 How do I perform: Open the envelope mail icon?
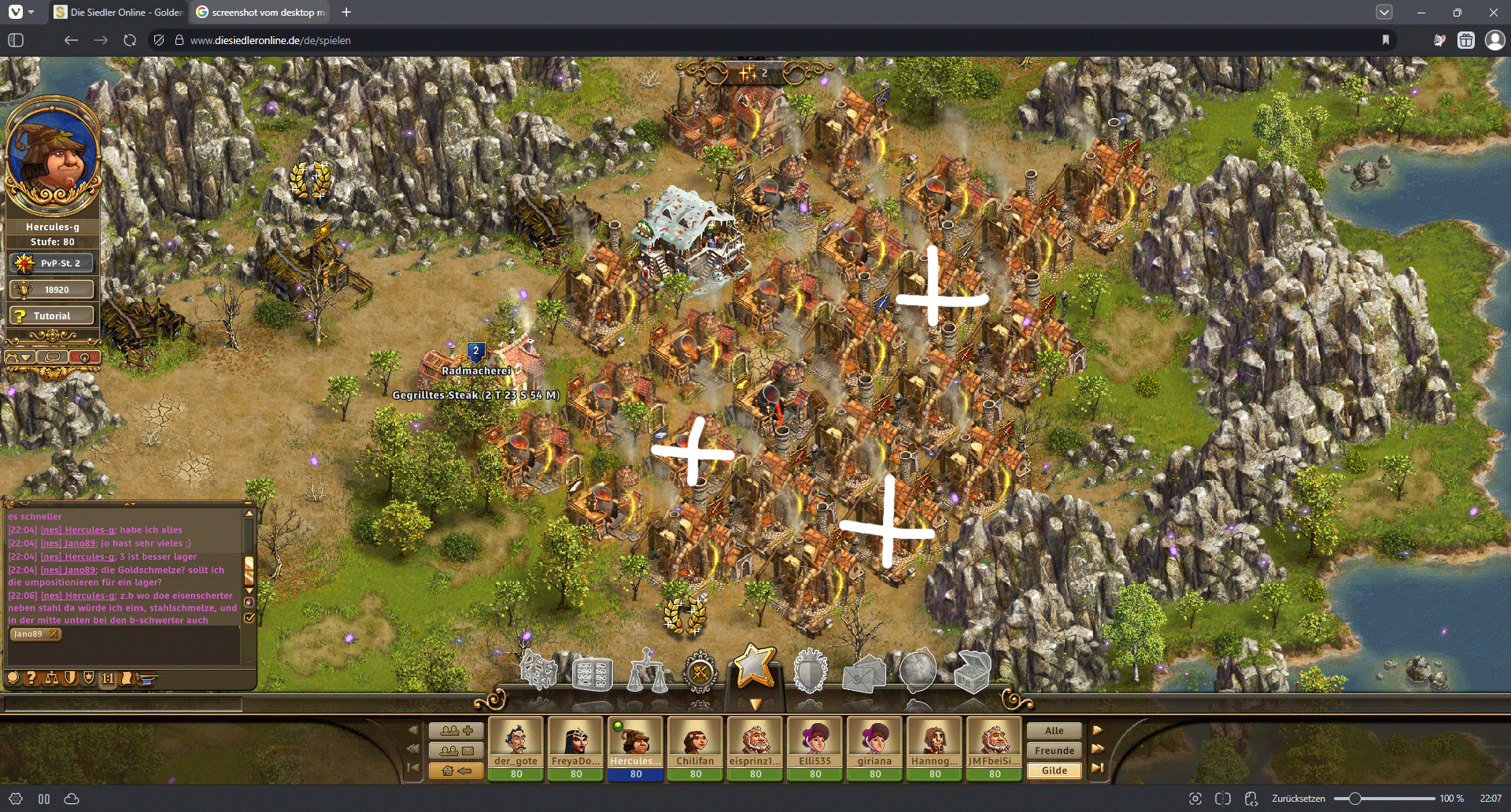coord(863,674)
